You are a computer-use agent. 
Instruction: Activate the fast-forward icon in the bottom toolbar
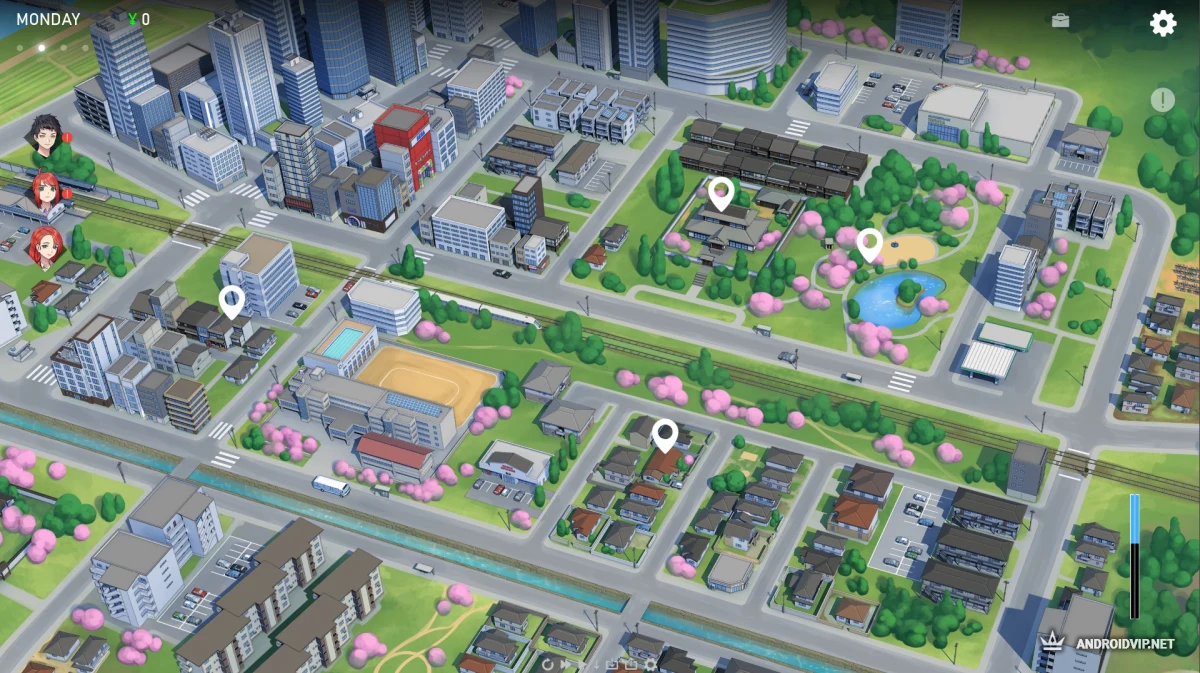(x=565, y=663)
